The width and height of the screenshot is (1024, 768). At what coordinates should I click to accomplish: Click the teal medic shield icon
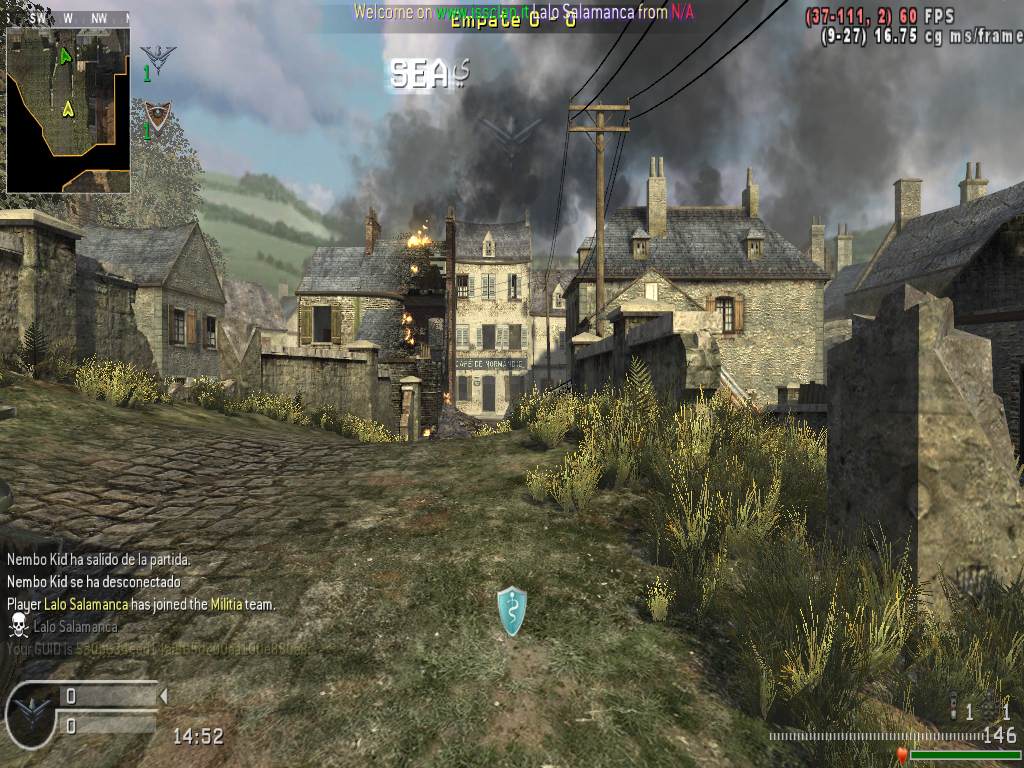pyautogui.click(x=511, y=610)
